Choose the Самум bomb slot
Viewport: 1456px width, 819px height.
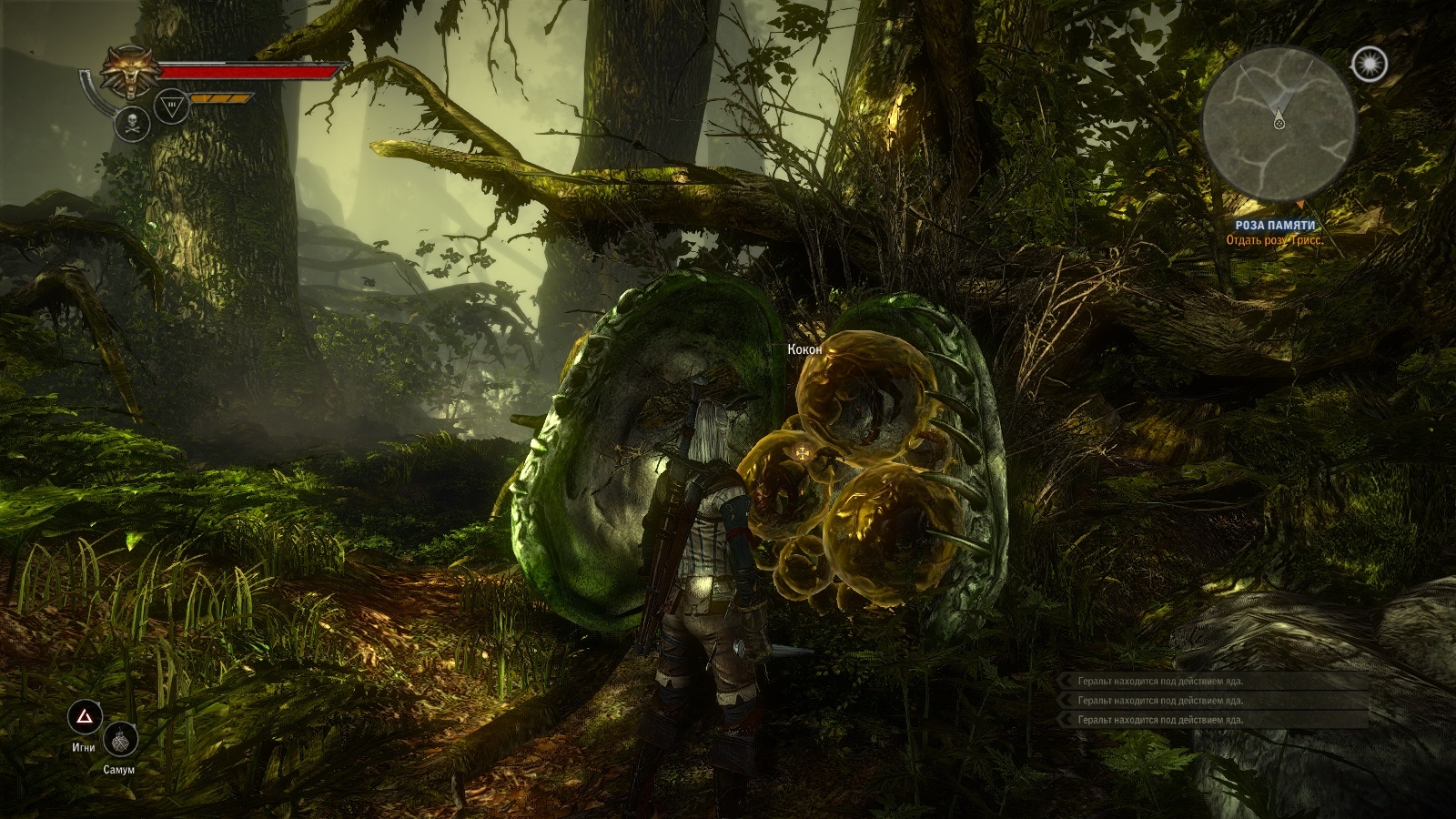tap(119, 741)
